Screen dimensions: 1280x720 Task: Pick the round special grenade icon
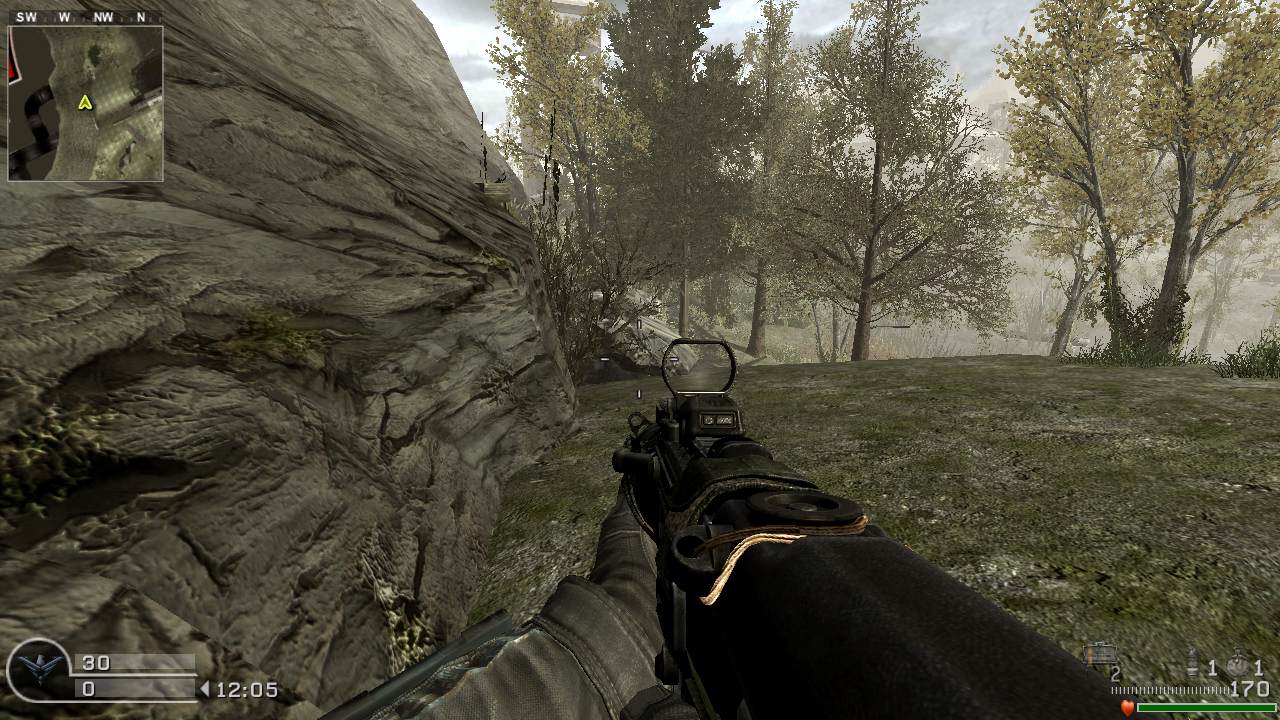(x=1239, y=664)
